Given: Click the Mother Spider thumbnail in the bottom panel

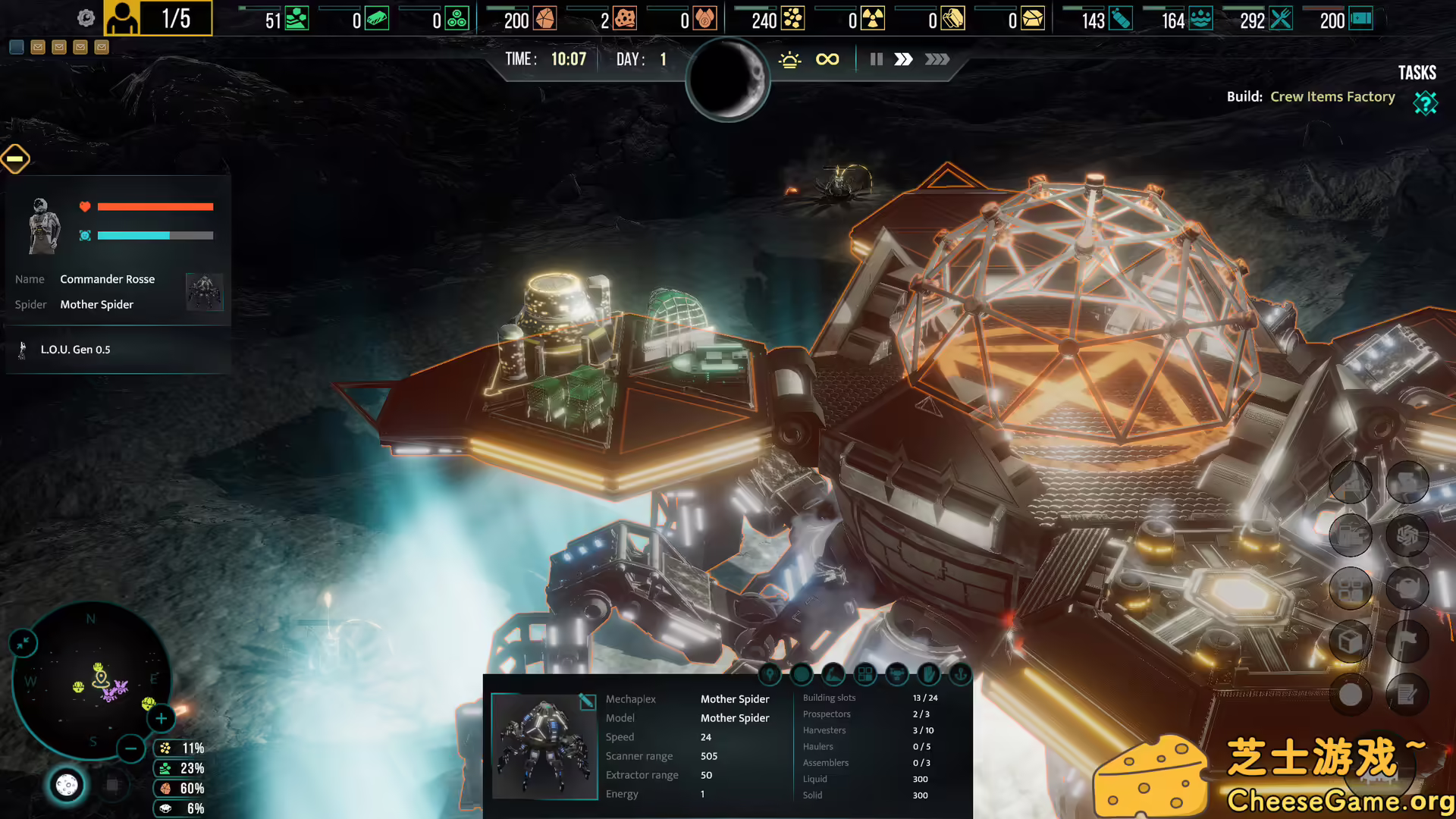Looking at the screenshot, I should tap(544, 746).
